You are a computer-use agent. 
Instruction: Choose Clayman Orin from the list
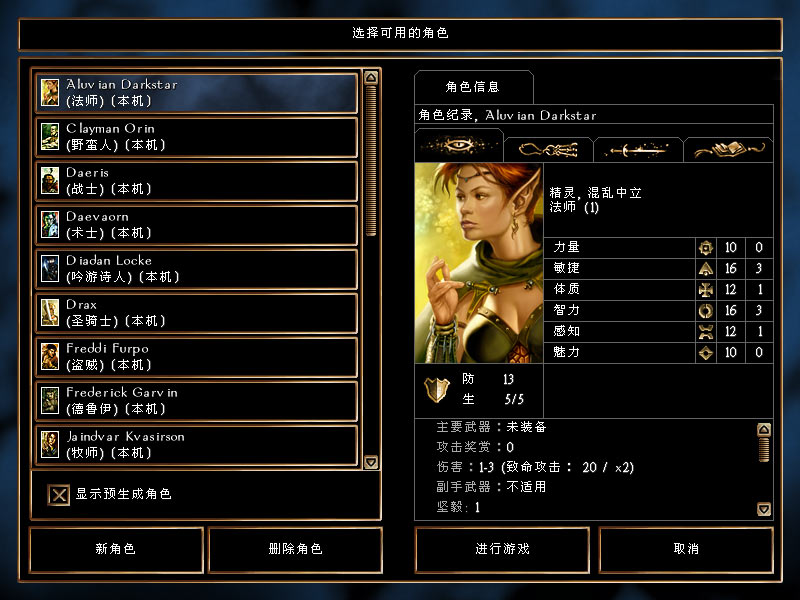tap(197, 137)
